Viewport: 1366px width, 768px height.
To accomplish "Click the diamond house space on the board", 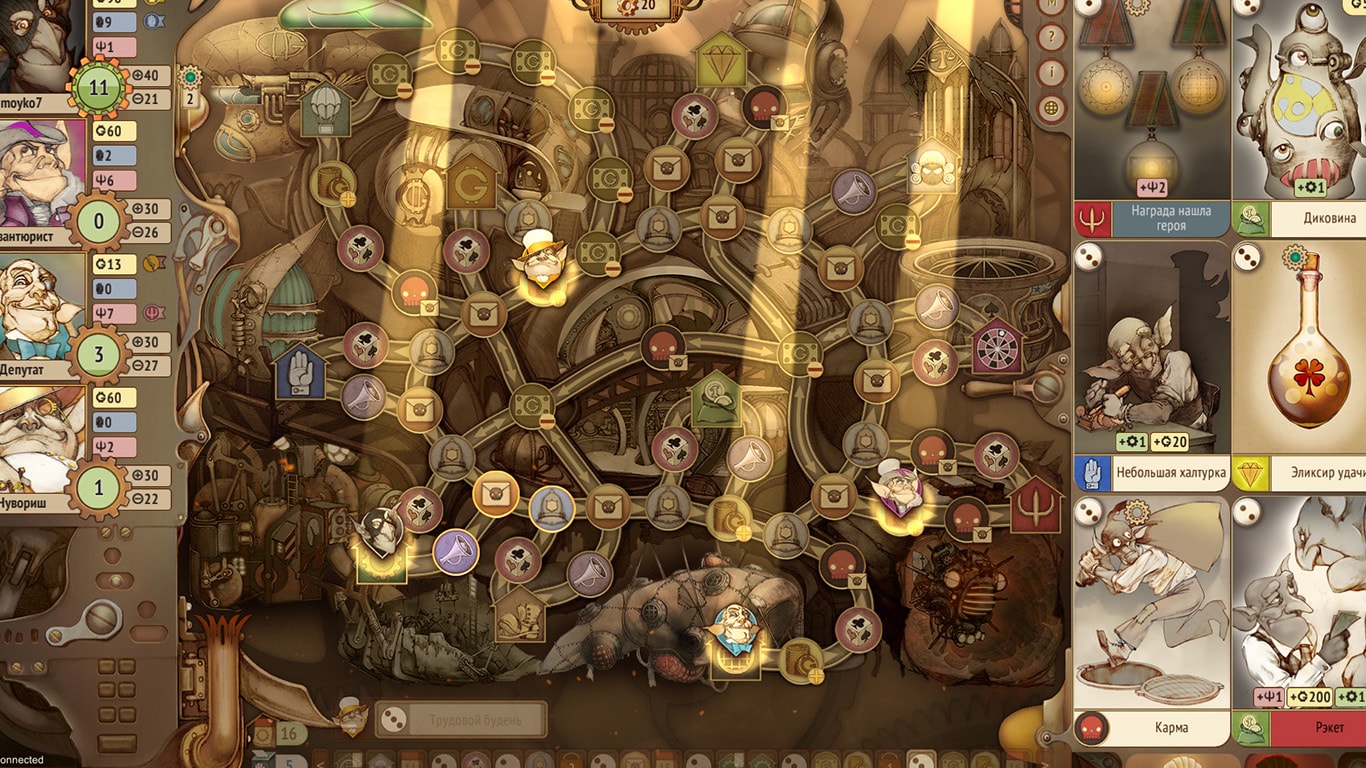I will pos(716,60).
